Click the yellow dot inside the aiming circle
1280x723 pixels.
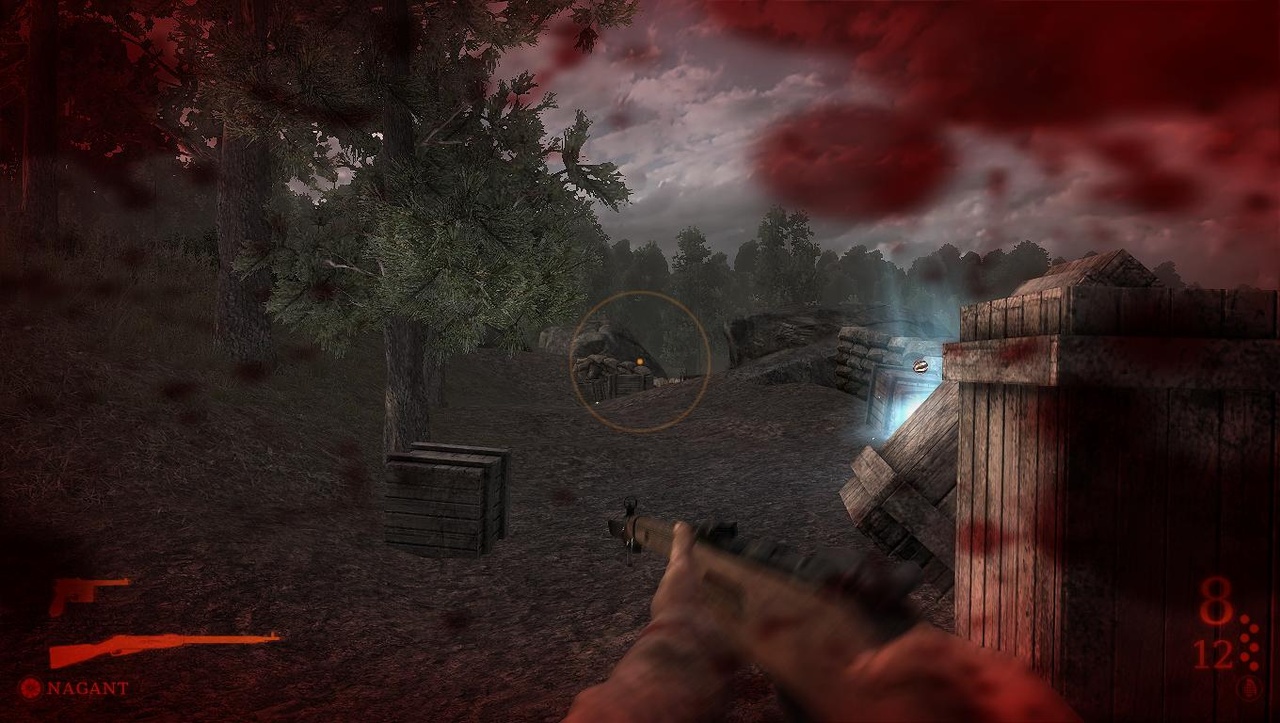tap(640, 361)
